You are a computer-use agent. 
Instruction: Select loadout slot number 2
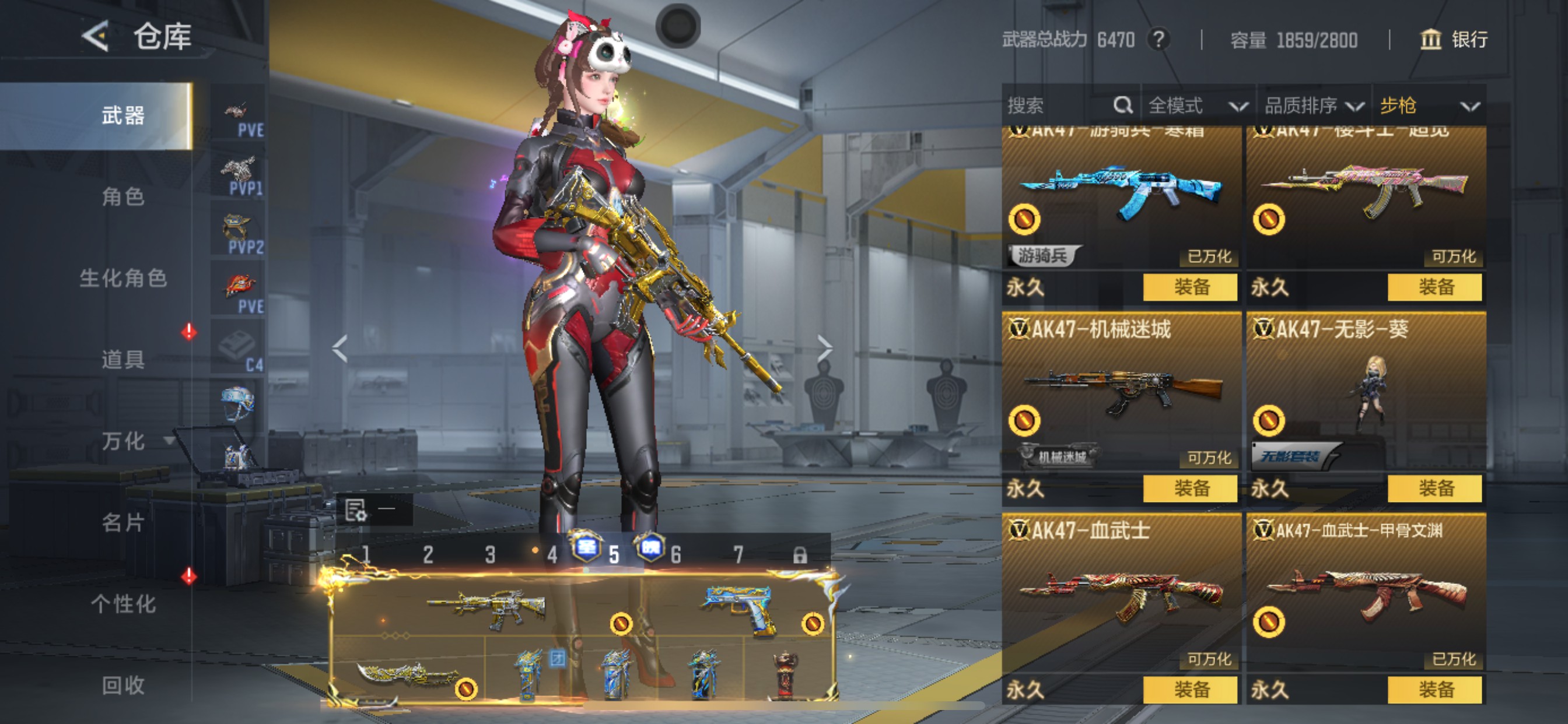click(428, 554)
